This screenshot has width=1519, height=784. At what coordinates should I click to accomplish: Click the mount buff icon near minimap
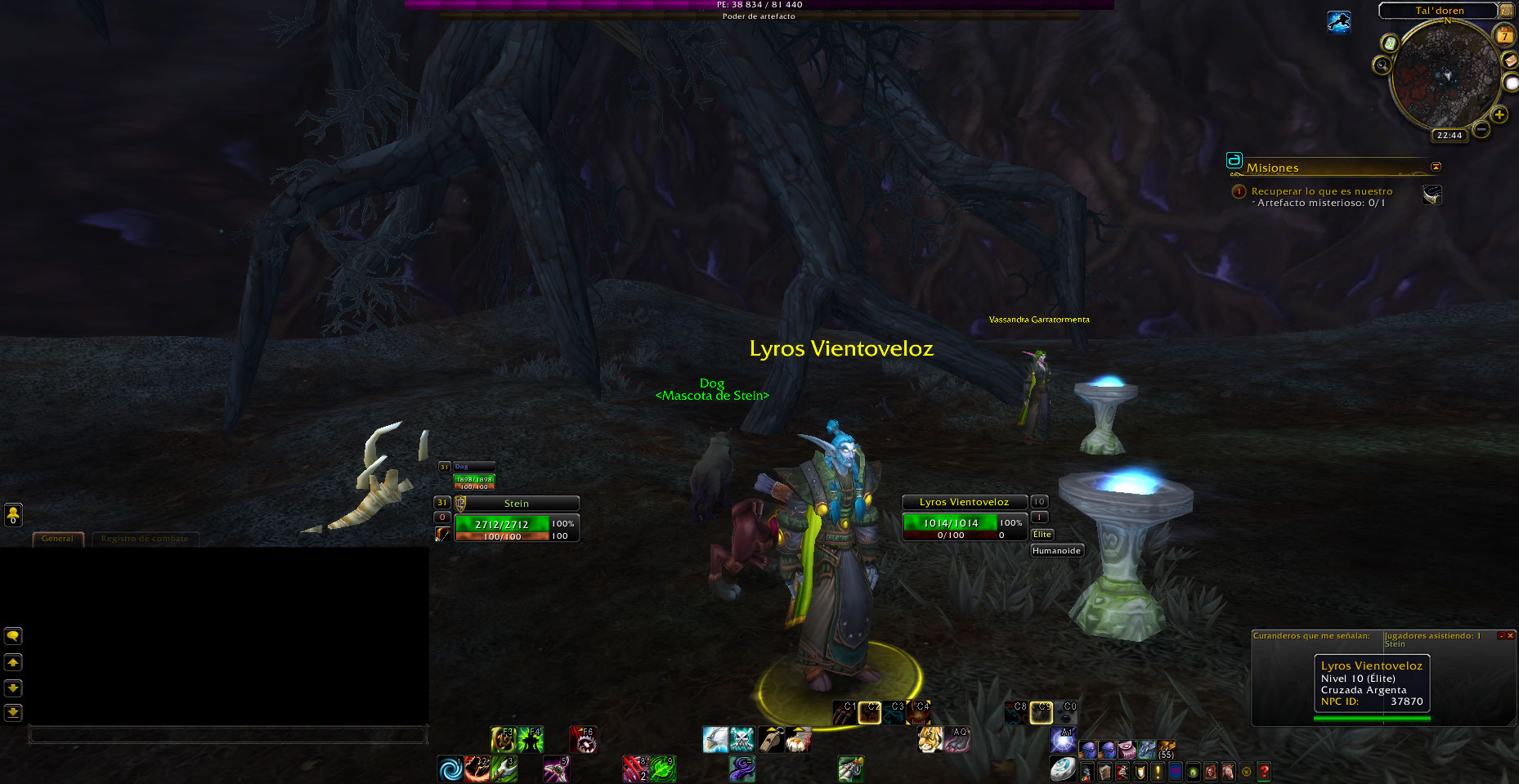(x=1338, y=22)
